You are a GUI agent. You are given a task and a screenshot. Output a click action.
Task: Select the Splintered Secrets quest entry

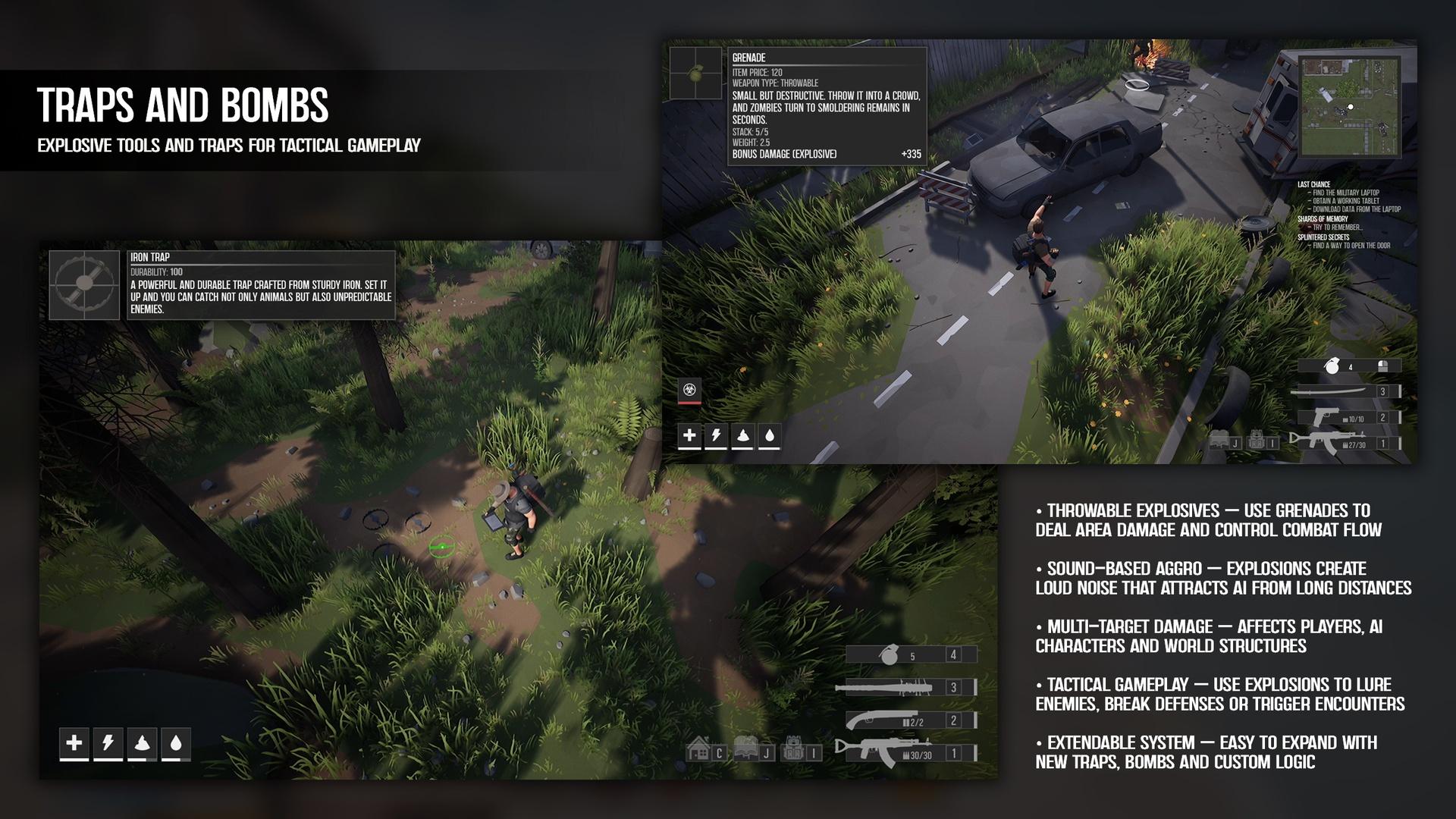click(1323, 237)
